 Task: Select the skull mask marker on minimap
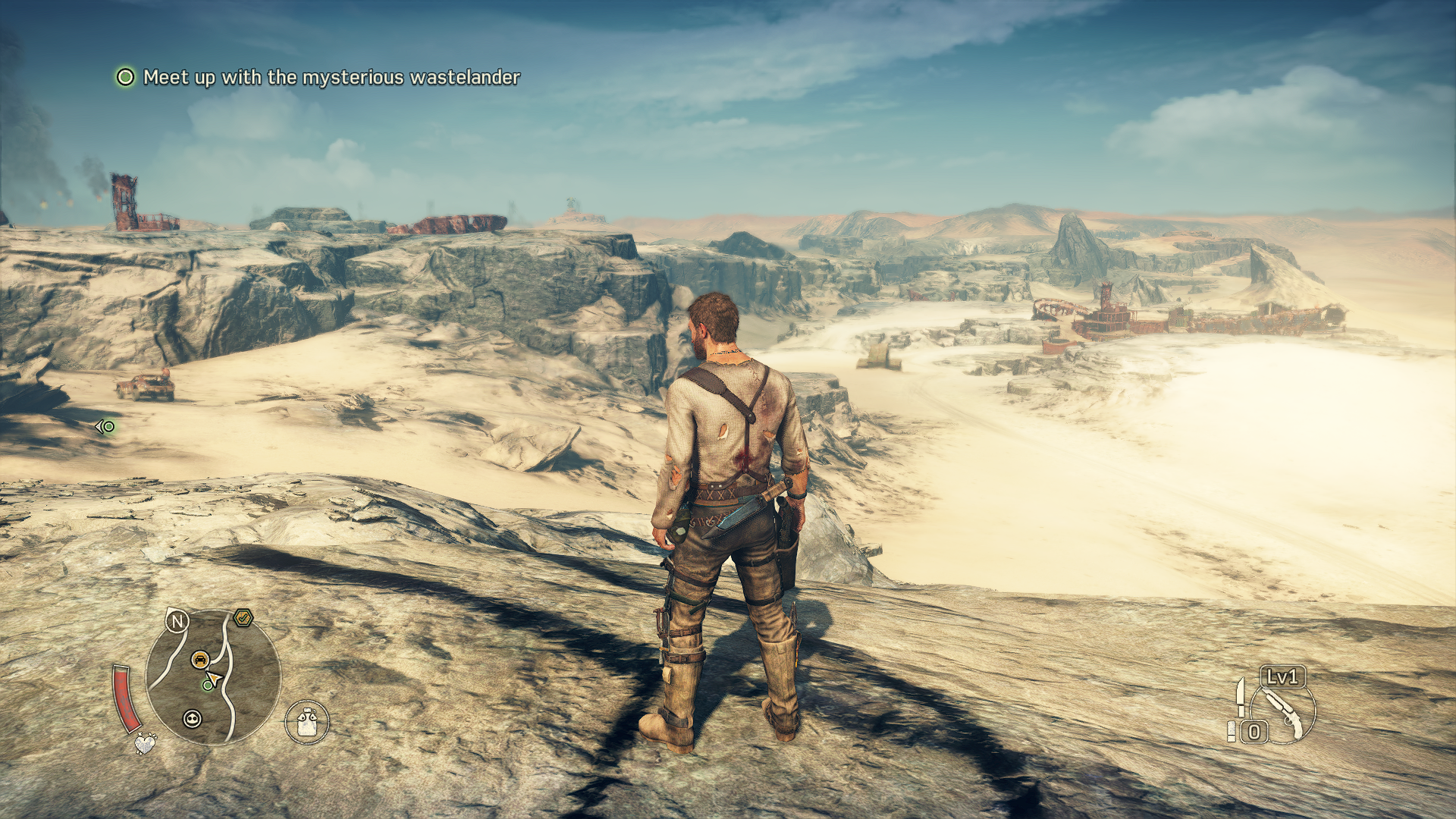(193, 718)
